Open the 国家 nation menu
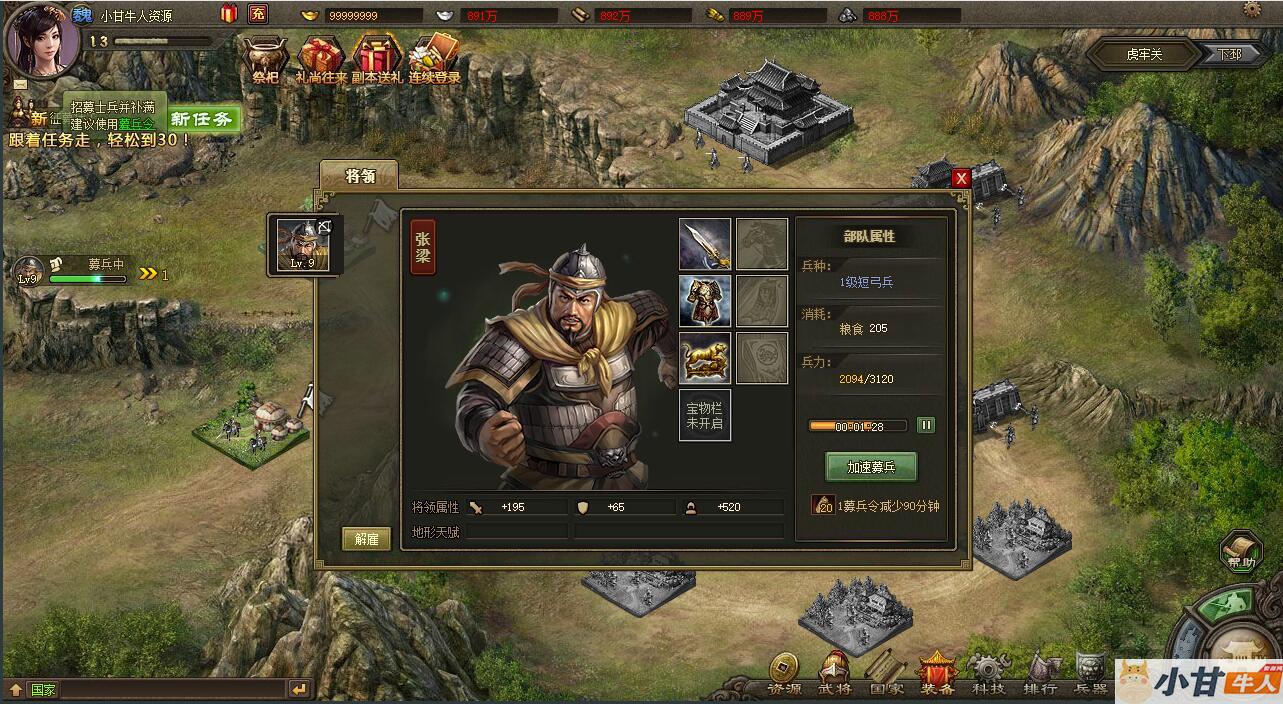This screenshot has height=704, width=1283. (885, 673)
